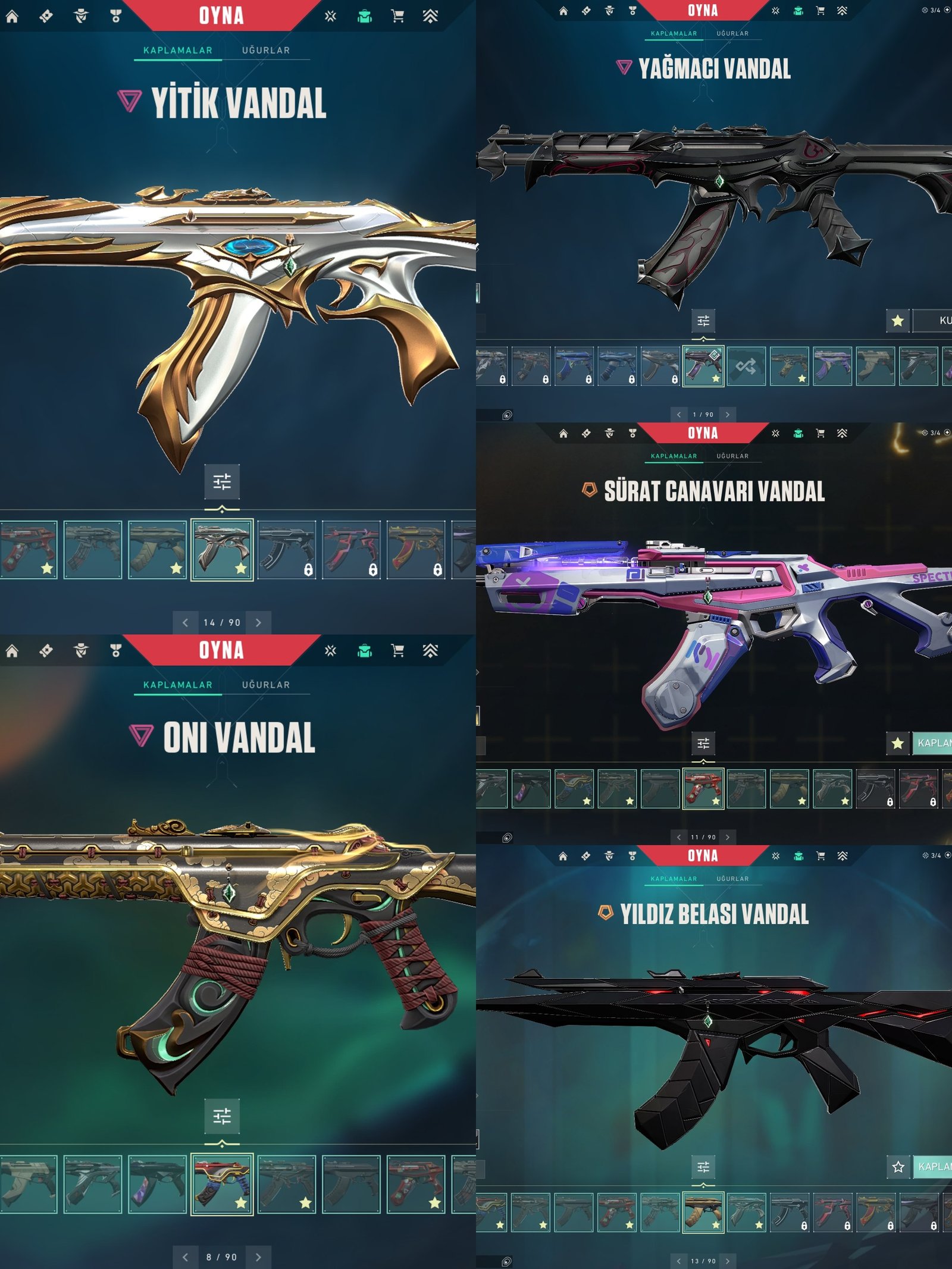
Task: Open Uğurlar tab above Sürat Canavarı Vandal
Action: [732, 456]
